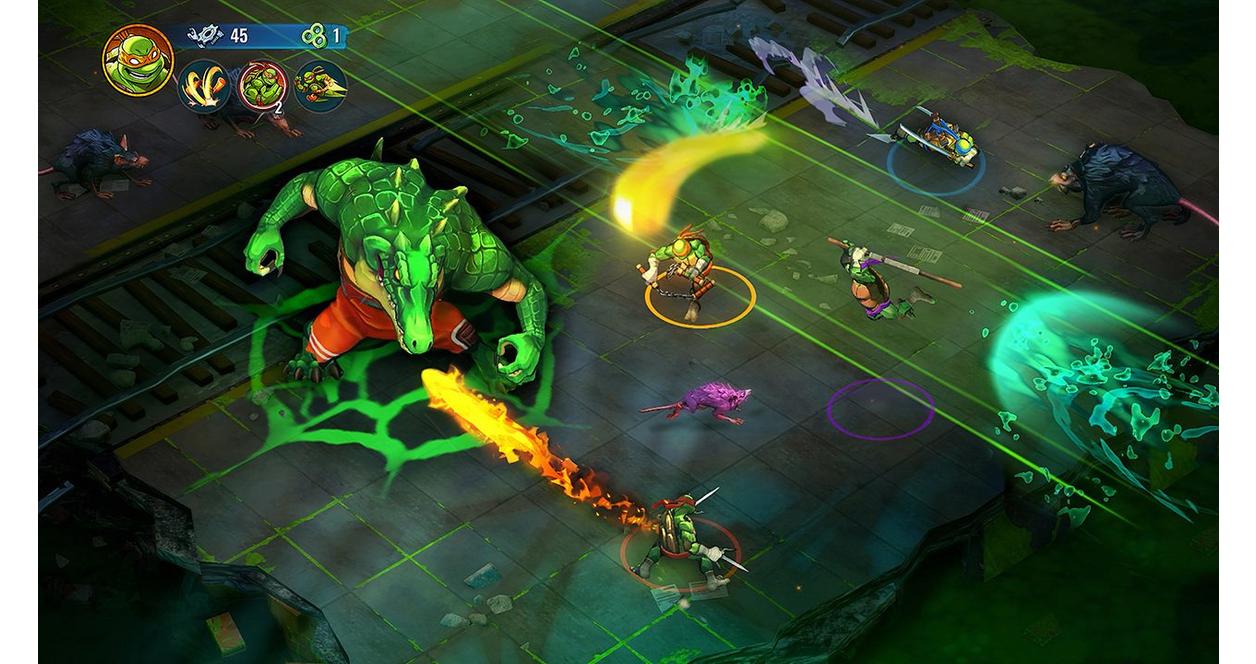This screenshot has height=664, width=1256.
Task: Activate the nunchuck swing attack ability
Action: tap(205, 86)
